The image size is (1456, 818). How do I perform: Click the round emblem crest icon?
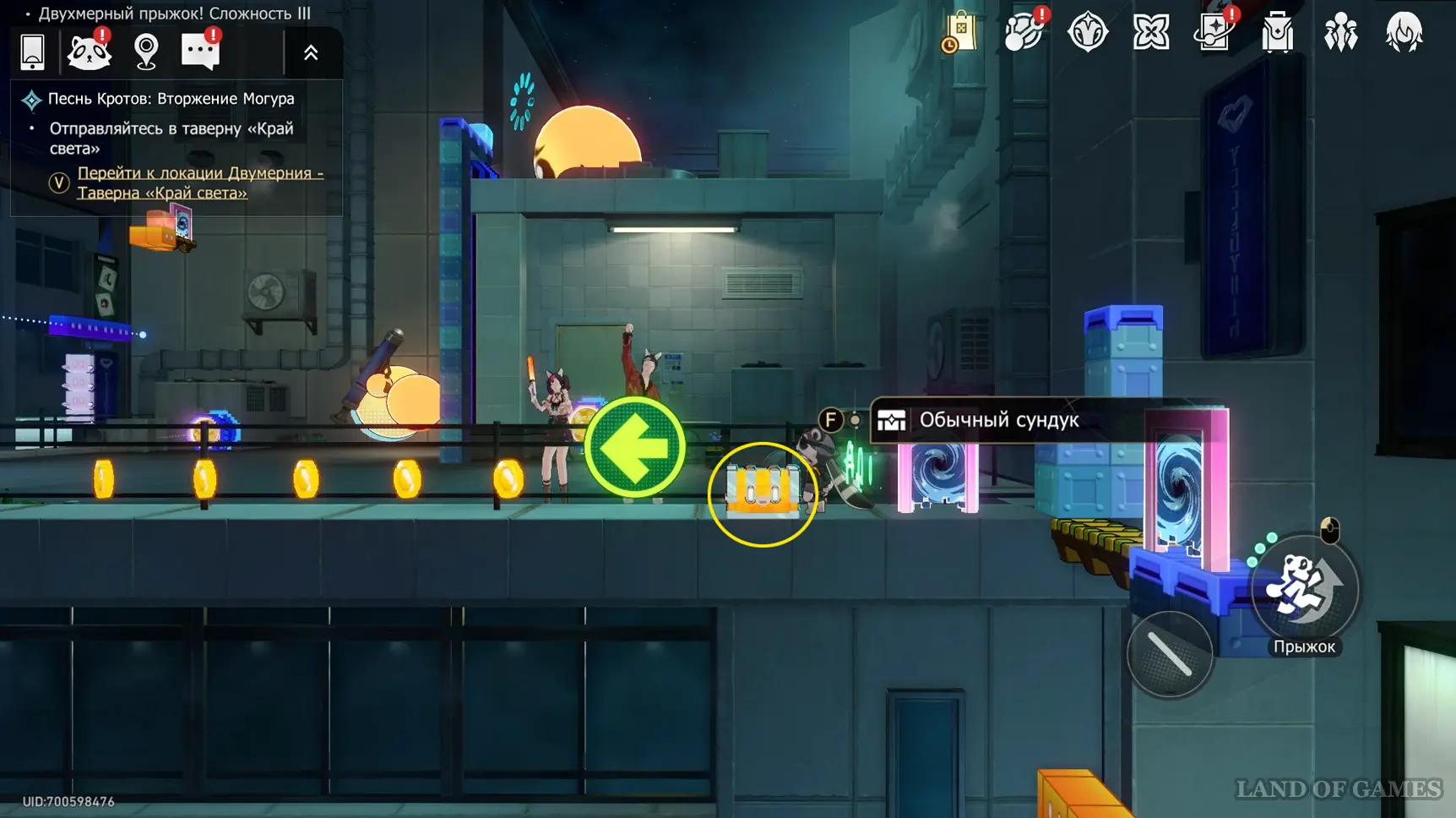pos(1087,33)
